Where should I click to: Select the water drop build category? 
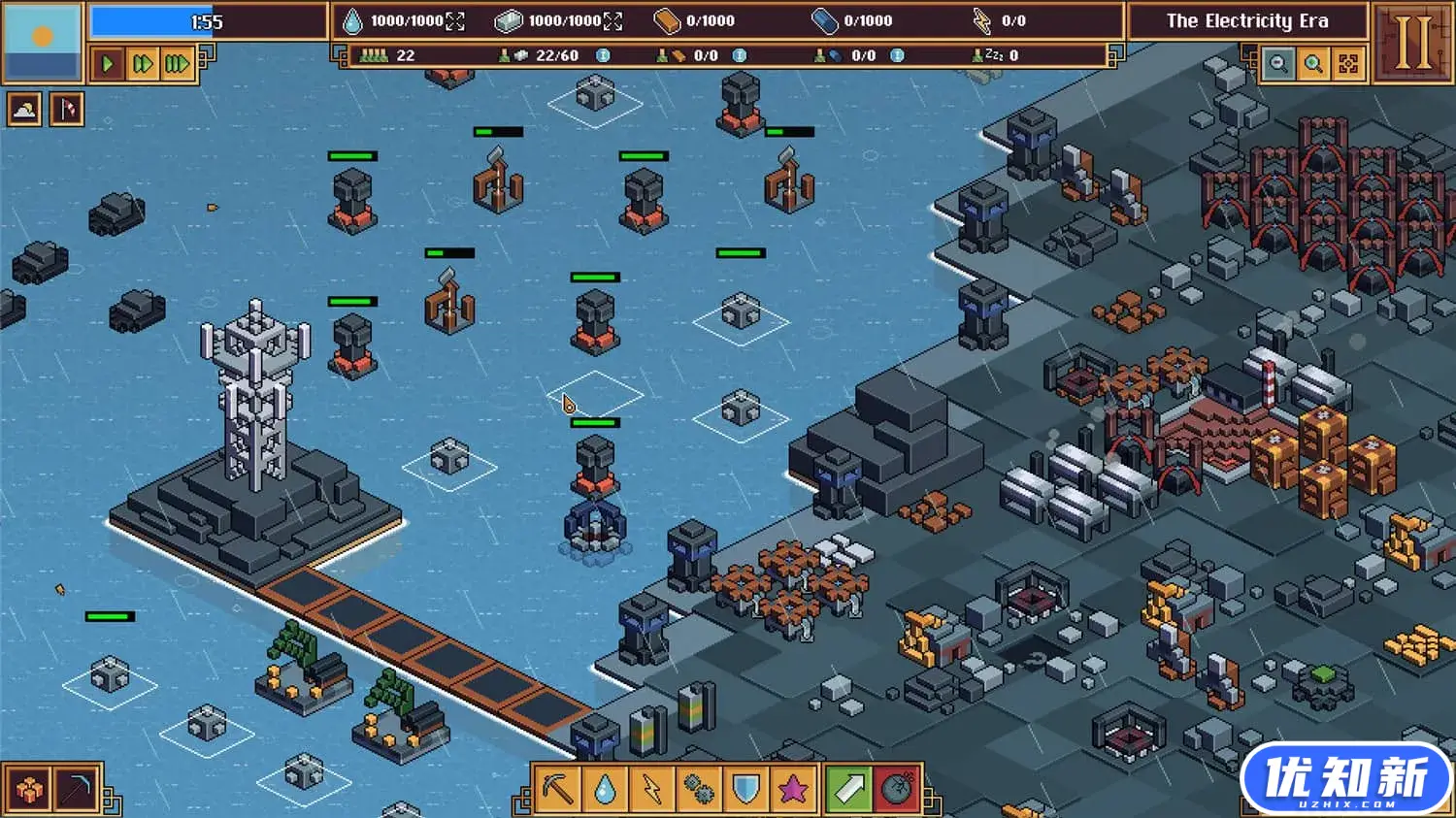[x=605, y=789]
